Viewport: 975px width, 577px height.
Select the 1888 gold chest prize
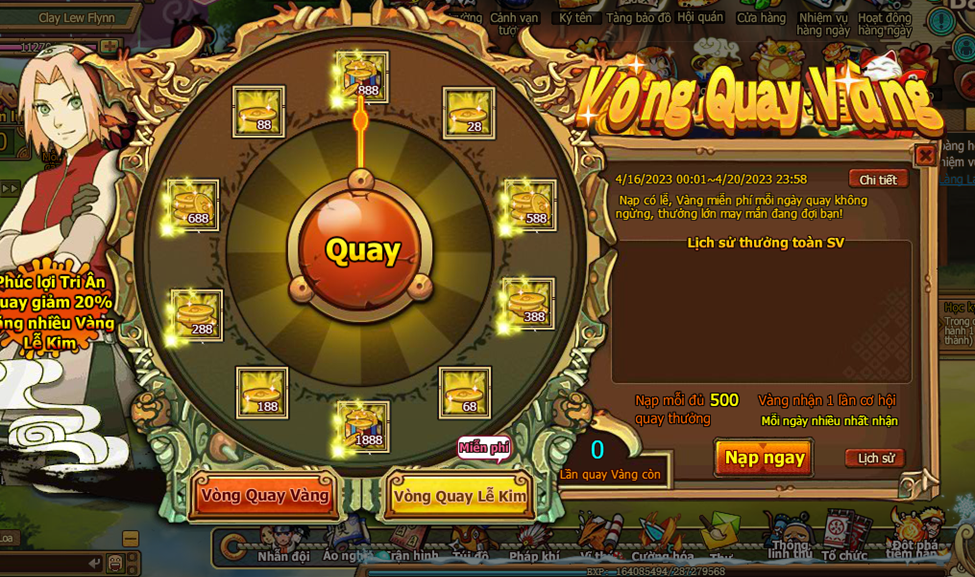point(362,426)
